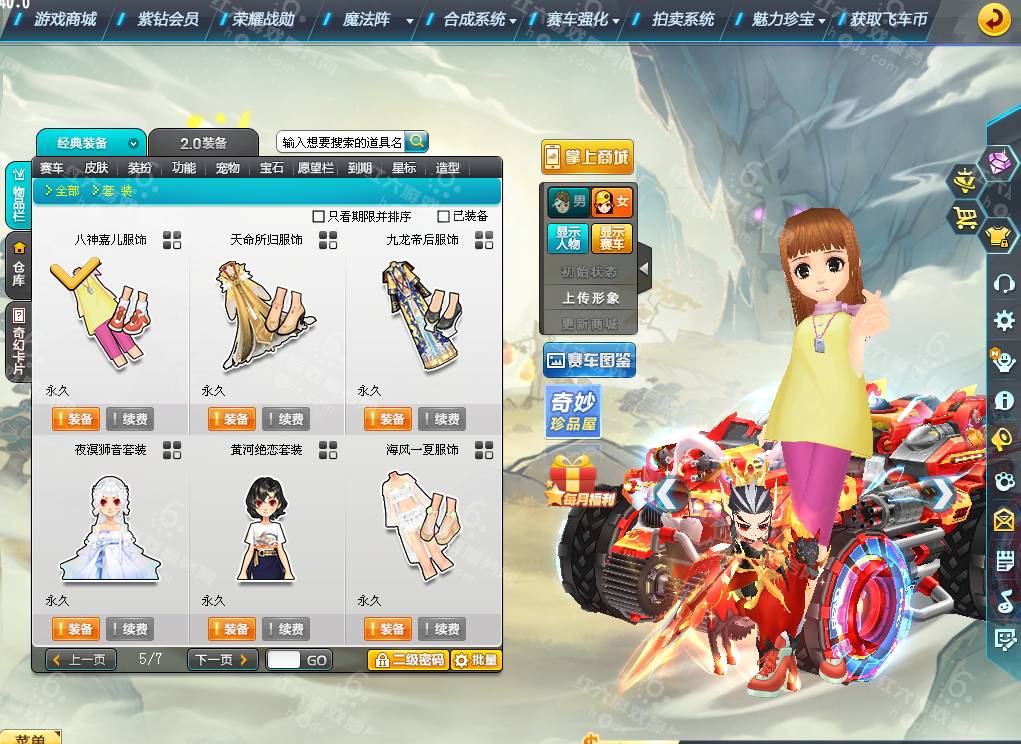Select the 宠物 category tab
Screen dimensions: 1021x744
point(228,168)
